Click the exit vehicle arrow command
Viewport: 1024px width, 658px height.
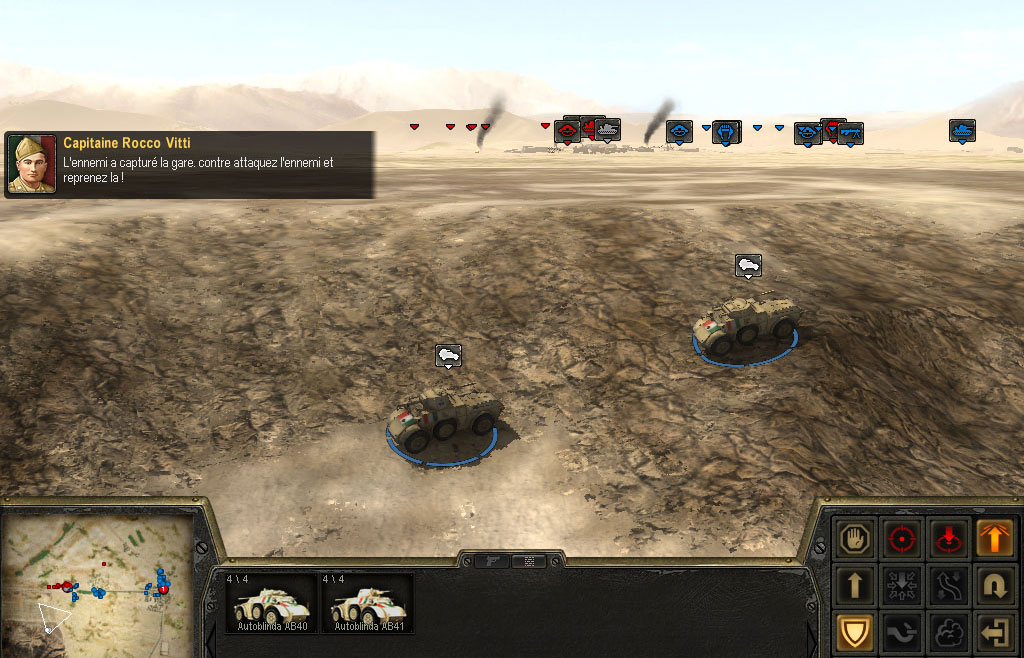[994, 631]
